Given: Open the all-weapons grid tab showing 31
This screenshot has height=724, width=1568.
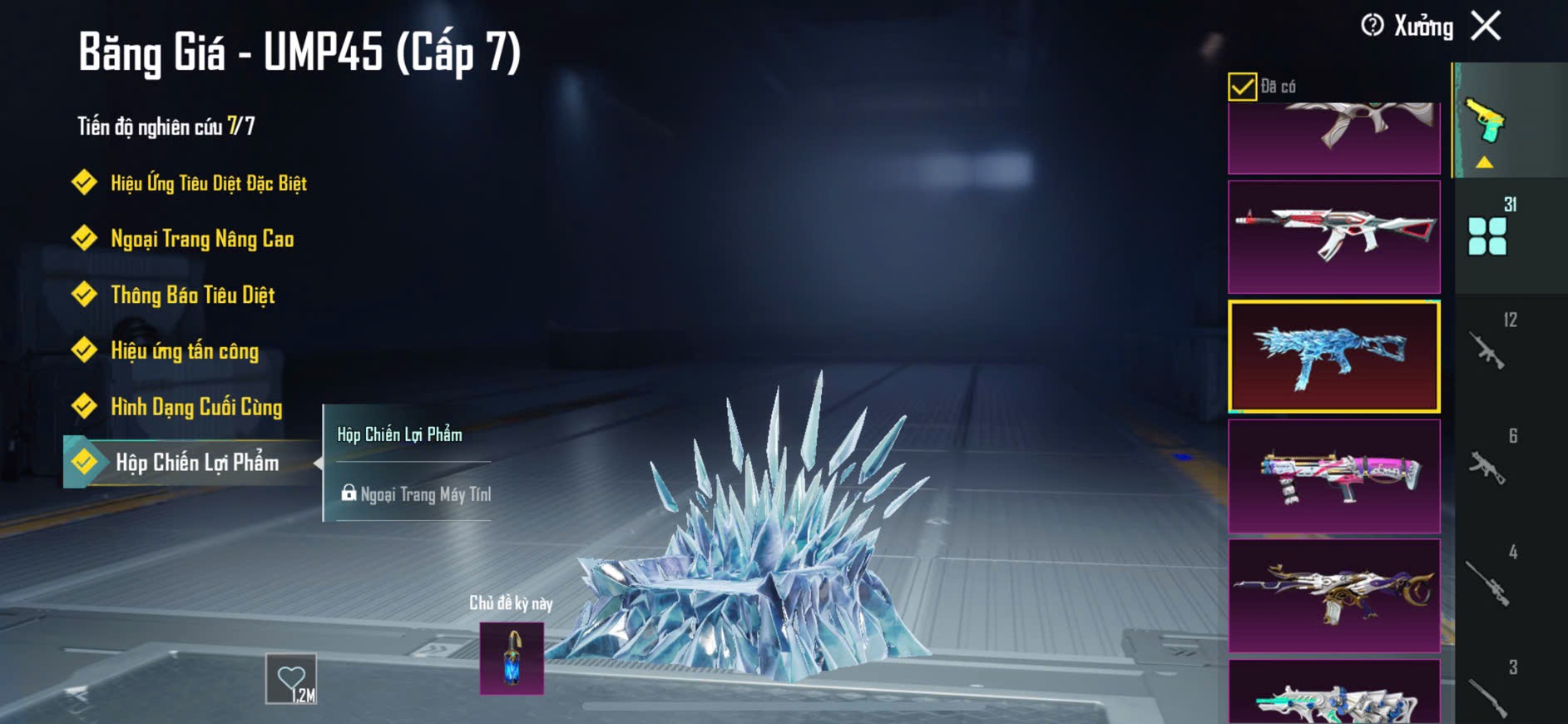Looking at the screenshot, I should 1487,236.
